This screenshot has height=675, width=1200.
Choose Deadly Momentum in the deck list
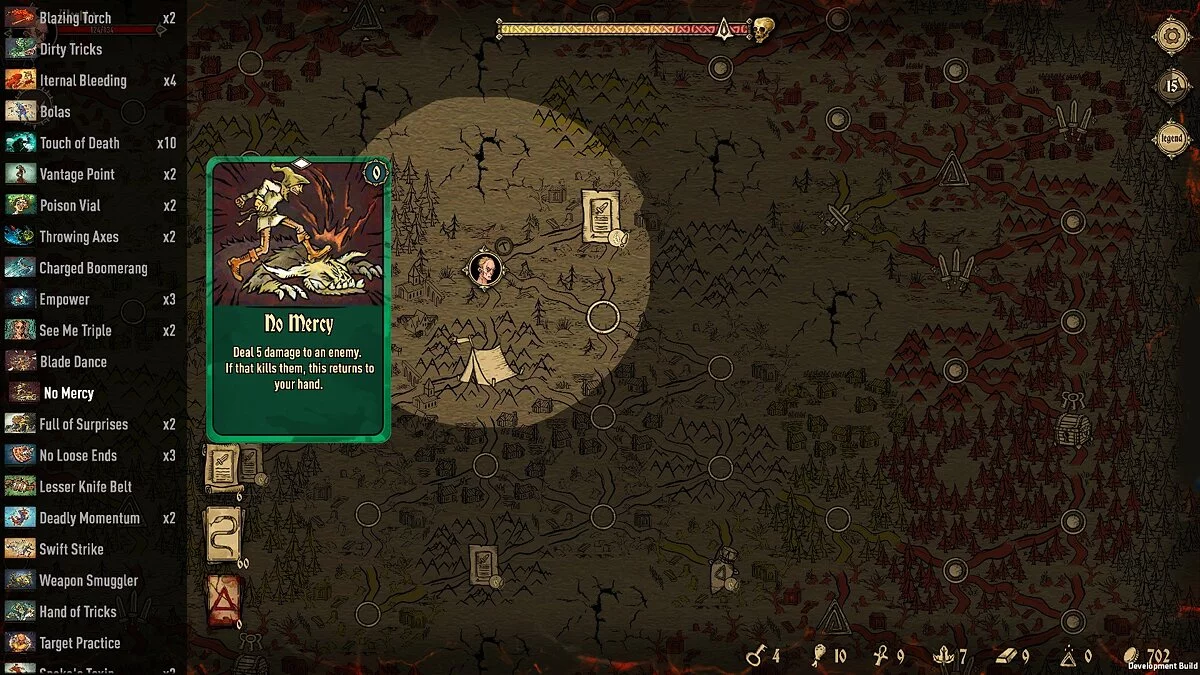[89, 518]
